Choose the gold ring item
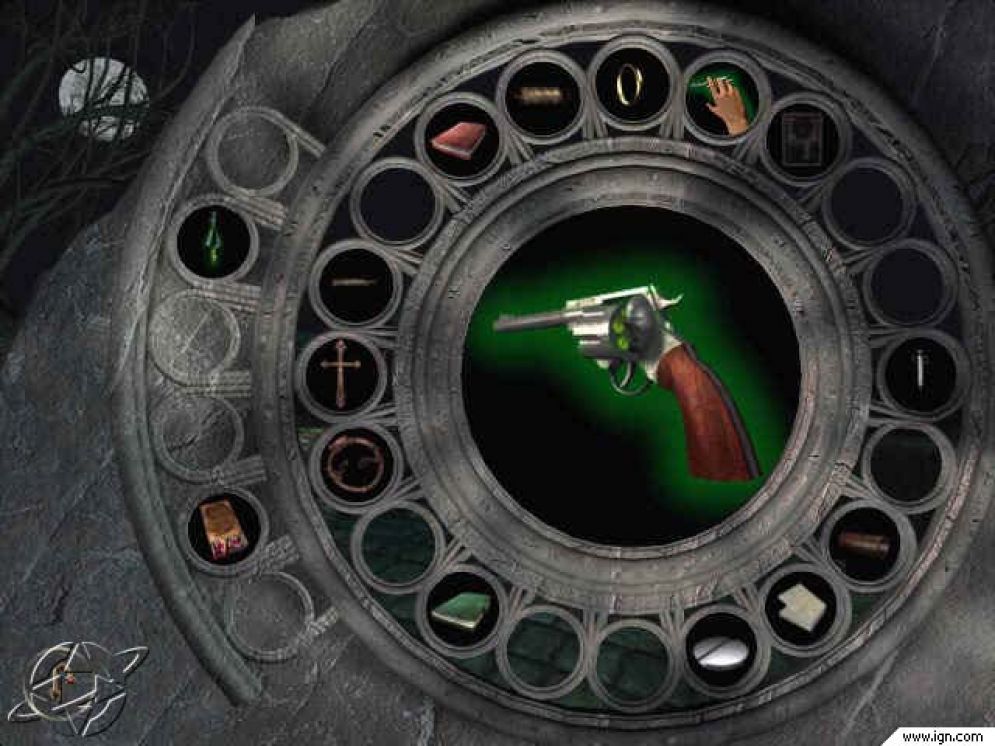This screenshot has width=995, height=746. click(x=629, y=89)
